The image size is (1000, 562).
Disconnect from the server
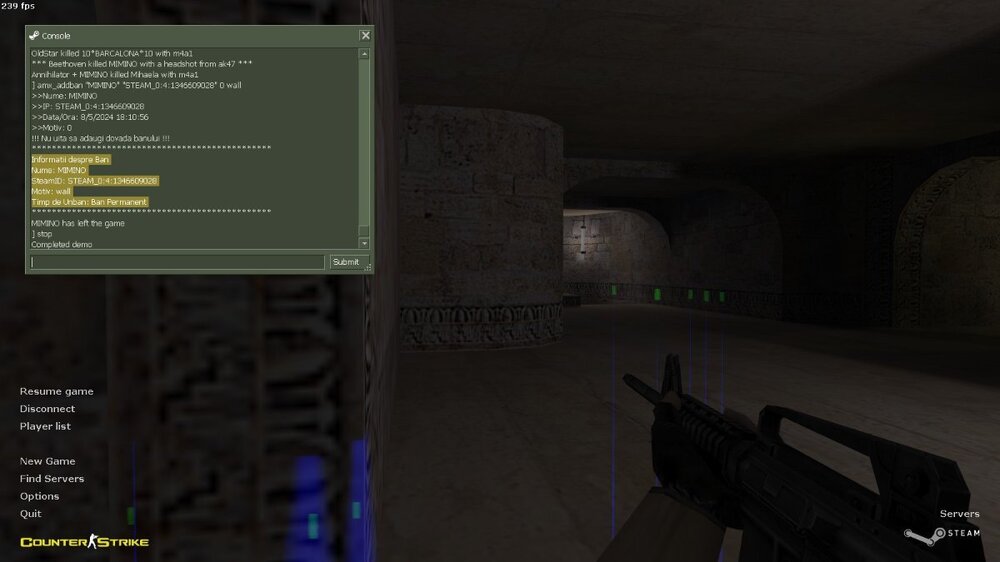pos(47,409)
